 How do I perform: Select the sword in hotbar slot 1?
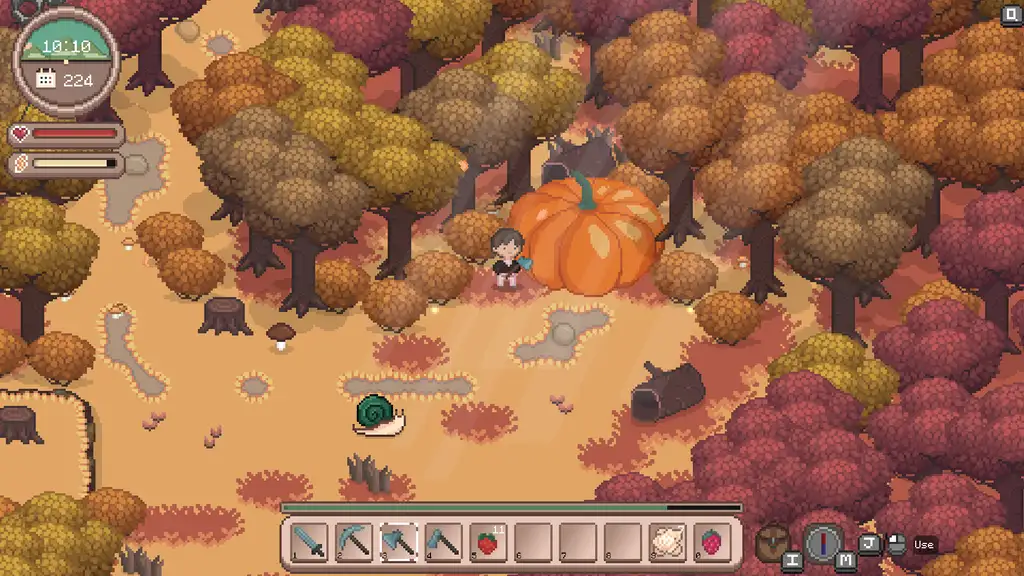point(310,543)
